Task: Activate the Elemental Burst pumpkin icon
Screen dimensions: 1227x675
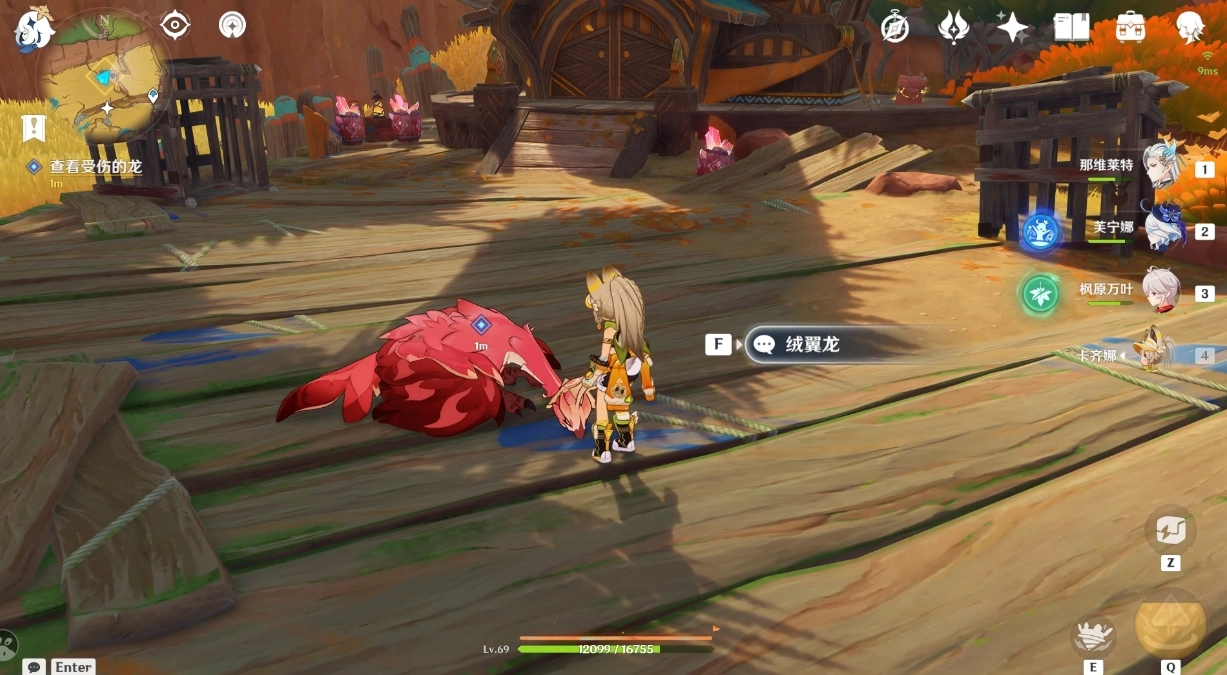Action: pos(1170,624)
